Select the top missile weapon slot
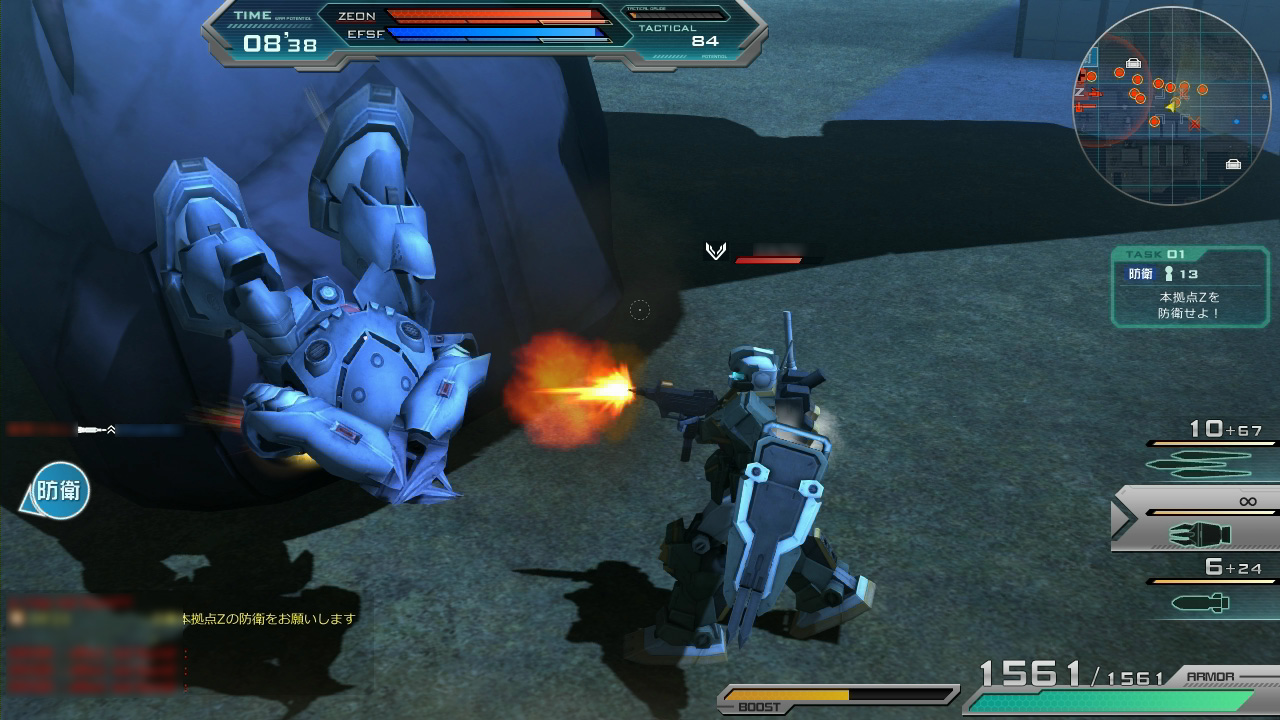The image size is (1280, 720). pyautogui.click(x=1205, y=453)
